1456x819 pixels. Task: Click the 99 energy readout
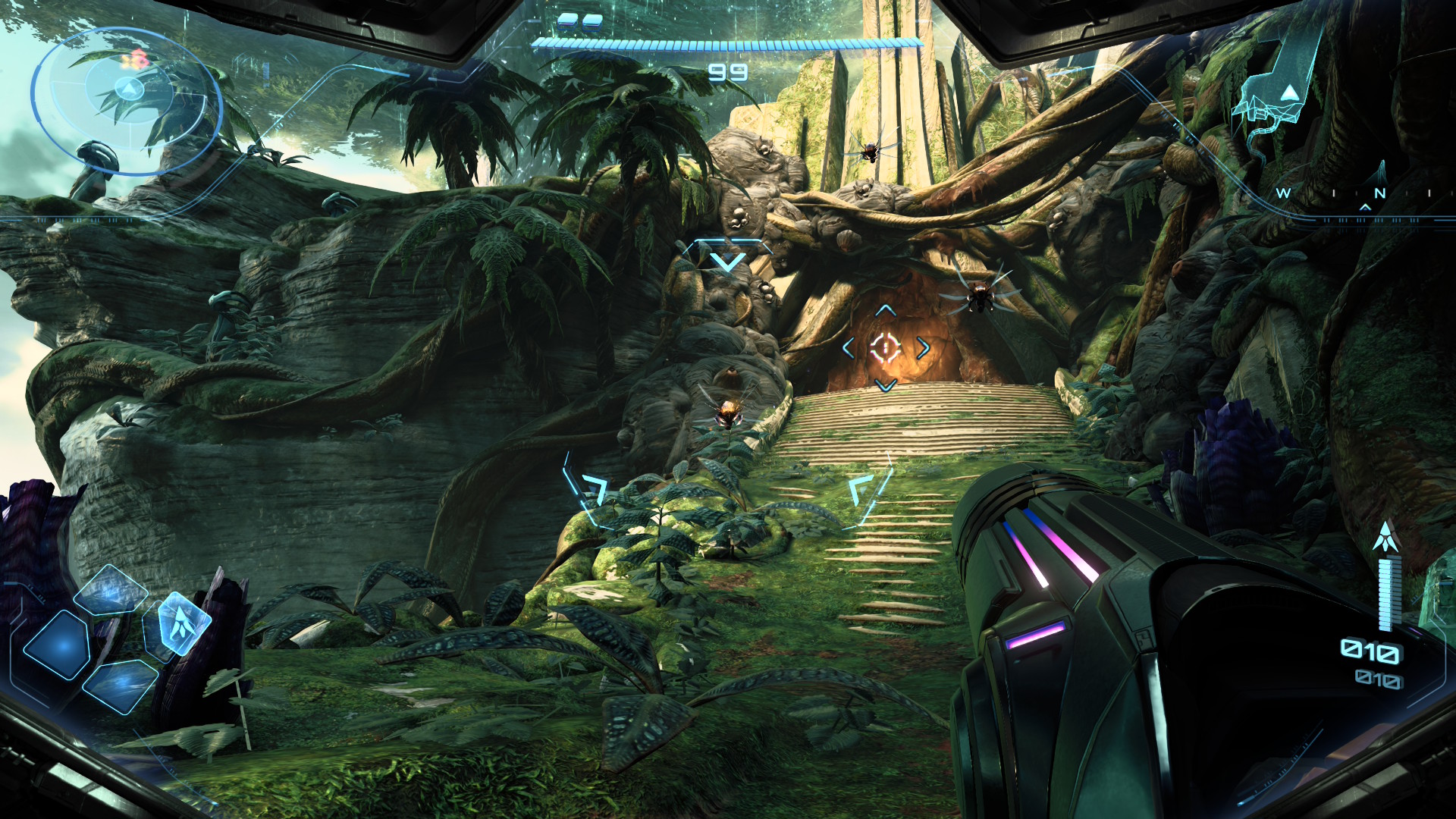click(x=728, y=73)
